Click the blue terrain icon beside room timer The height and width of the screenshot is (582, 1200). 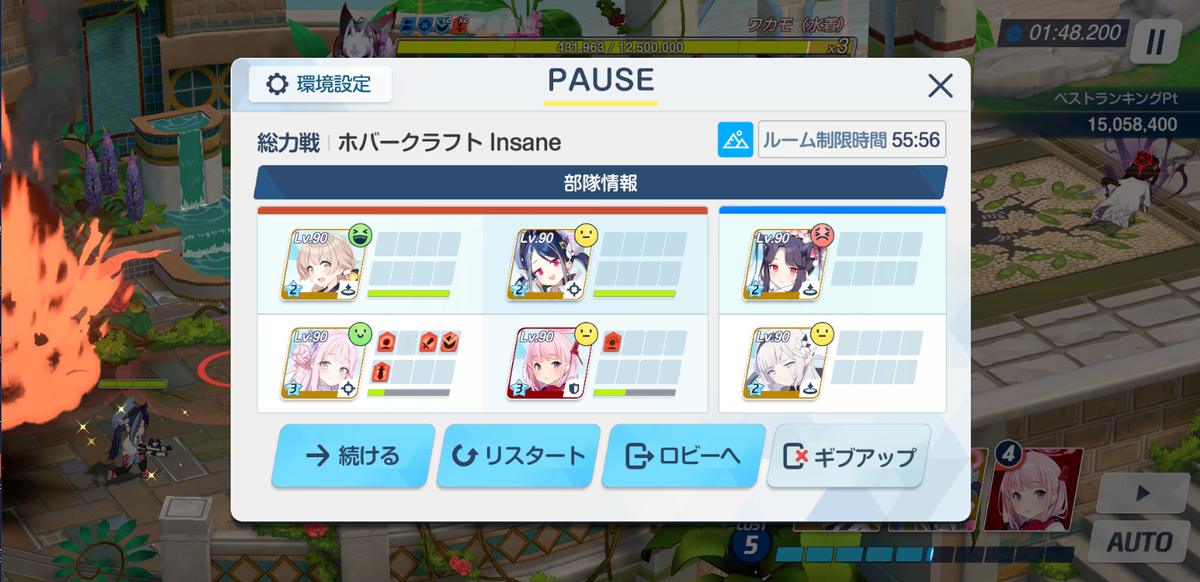tap(735, 140)
